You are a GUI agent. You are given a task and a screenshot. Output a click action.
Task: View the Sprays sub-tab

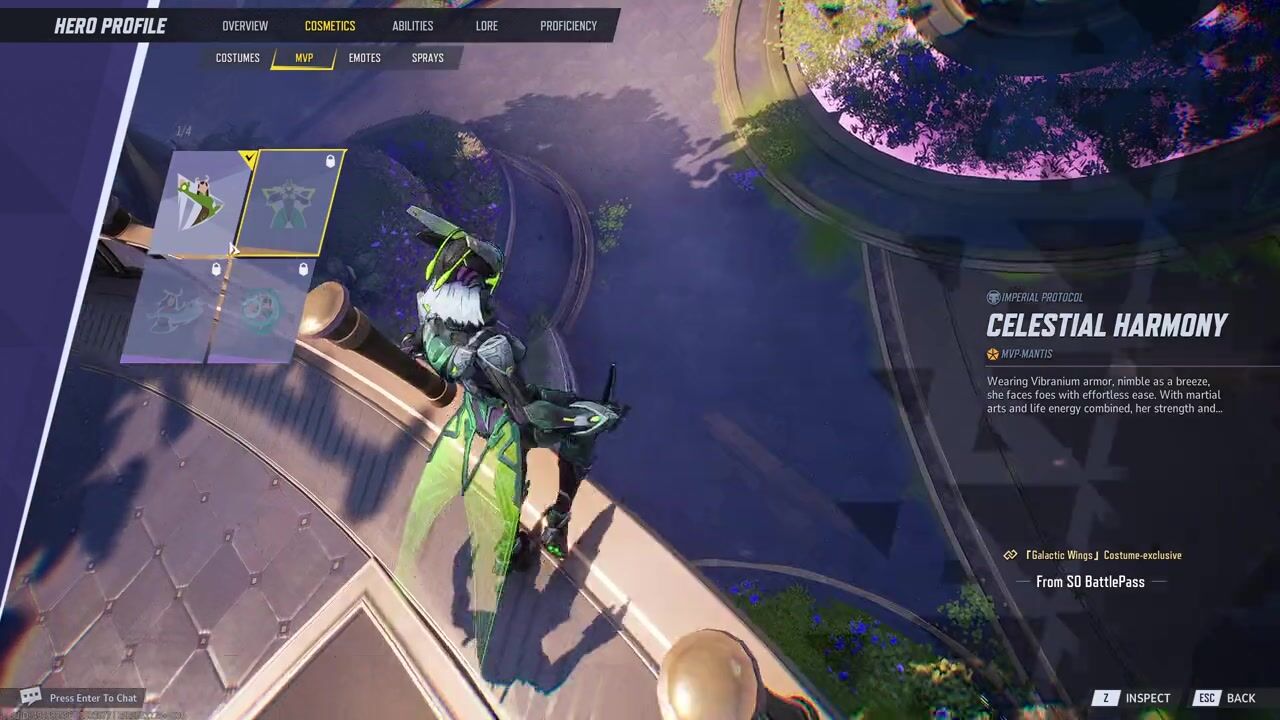coord(427,58)
